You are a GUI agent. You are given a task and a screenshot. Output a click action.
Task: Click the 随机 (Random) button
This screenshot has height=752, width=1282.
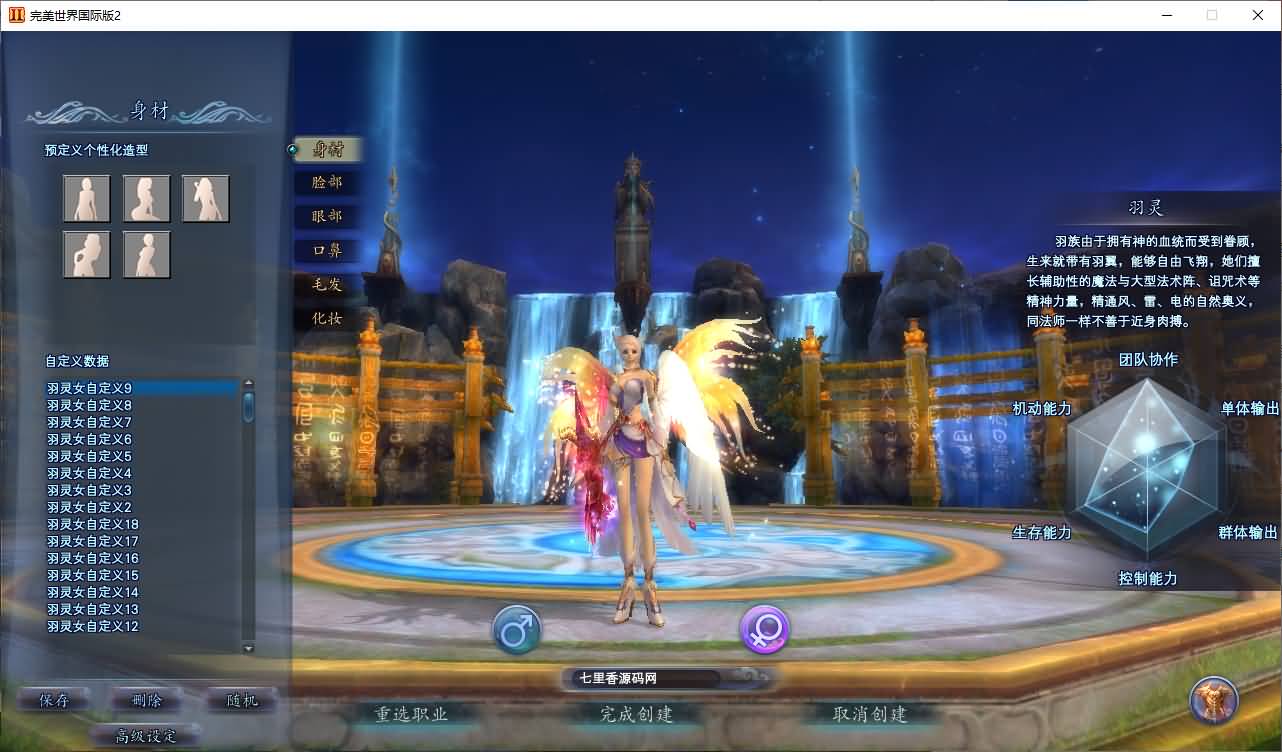(x=239, y=700)
